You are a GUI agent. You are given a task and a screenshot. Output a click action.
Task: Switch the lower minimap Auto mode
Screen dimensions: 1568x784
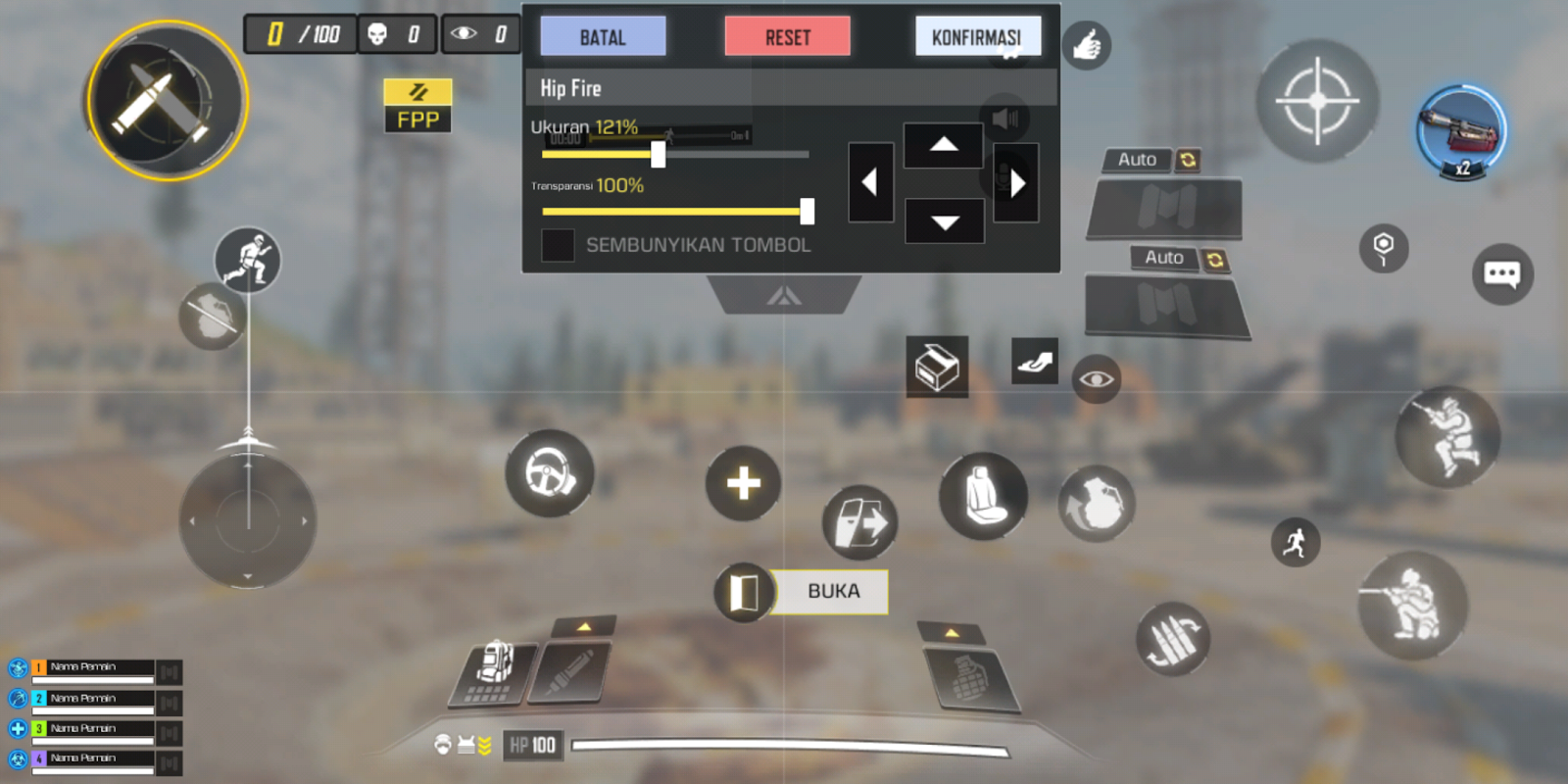pyautogui.click(x=1164, y=257)
